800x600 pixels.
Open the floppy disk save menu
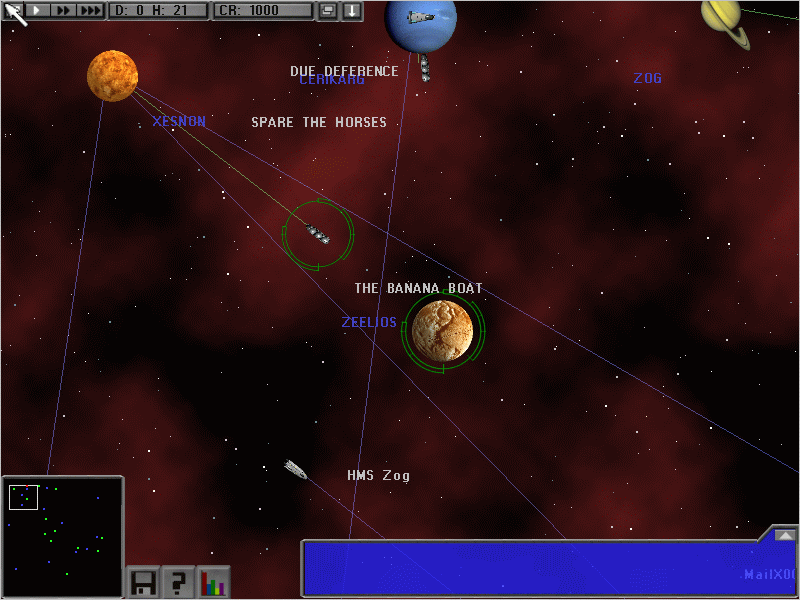click(142, 583)
